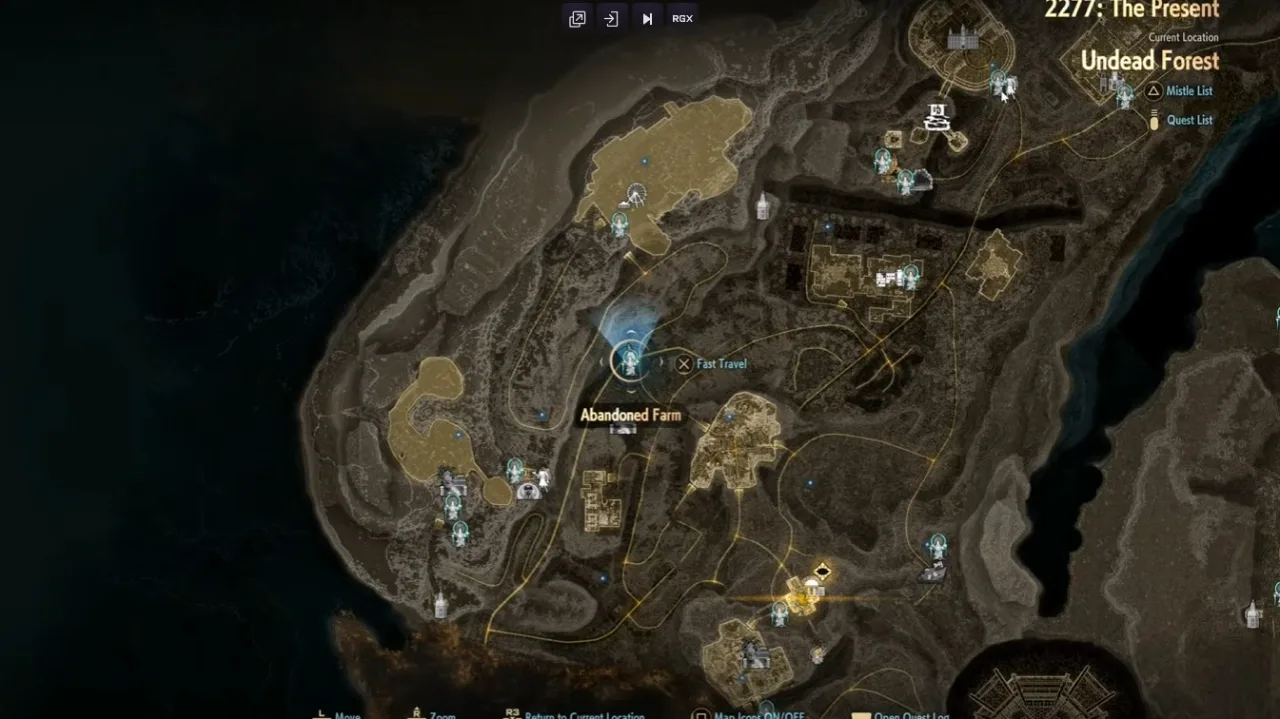Click the RGX overlay button
This screenshot has height=719, width=1280.
(x=682, y=19)
